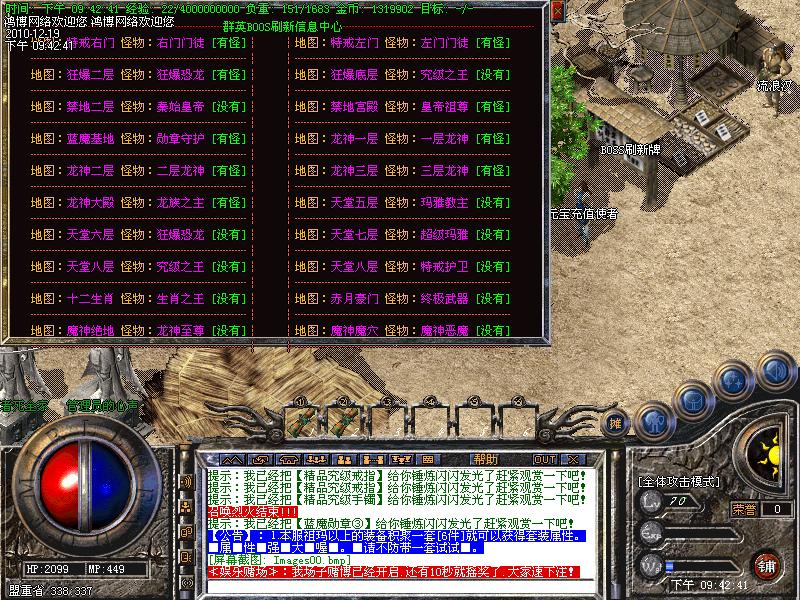Open the 摊 stall round button
800x600 pixels.
click(617, 422)
